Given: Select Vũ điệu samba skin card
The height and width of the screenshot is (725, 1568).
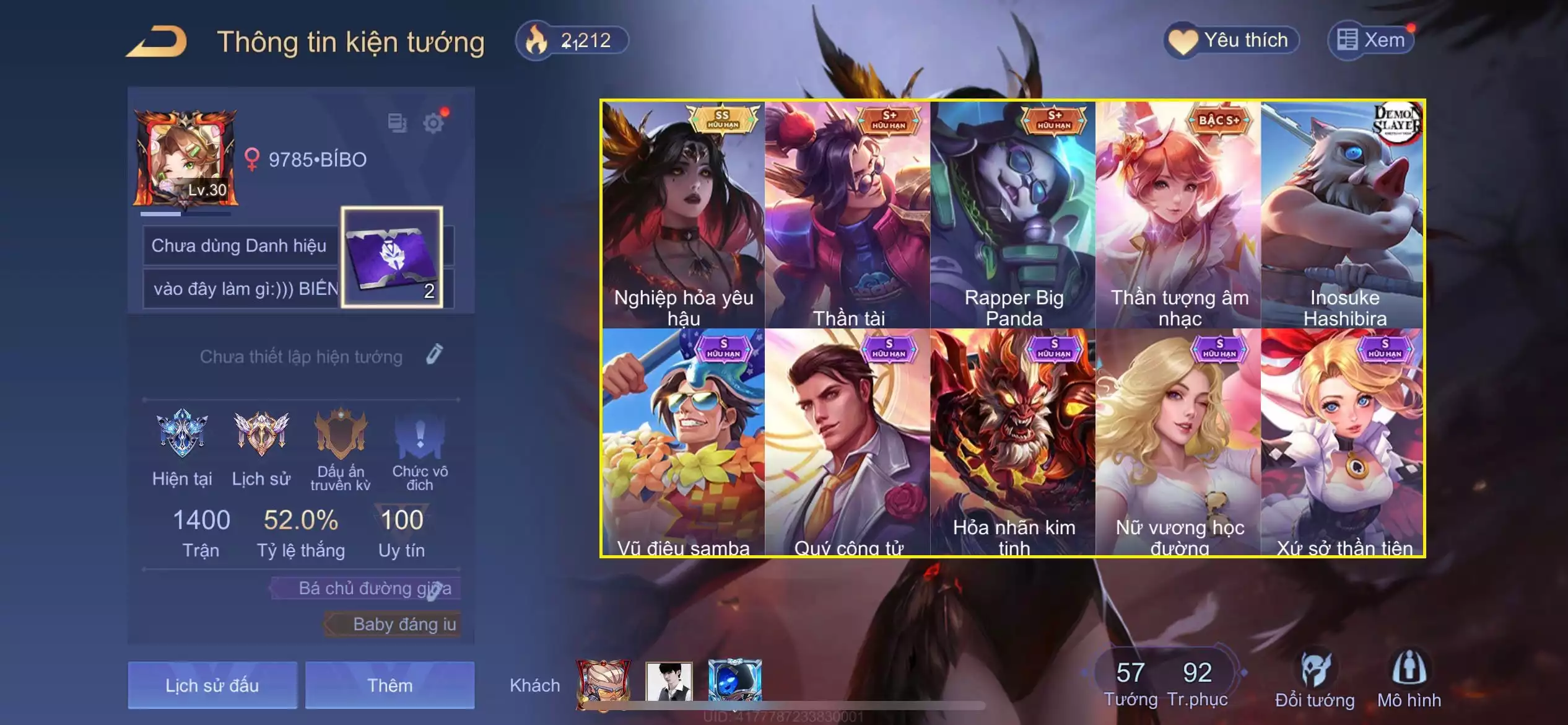Looking at the screenshot, I should point(683,441).
